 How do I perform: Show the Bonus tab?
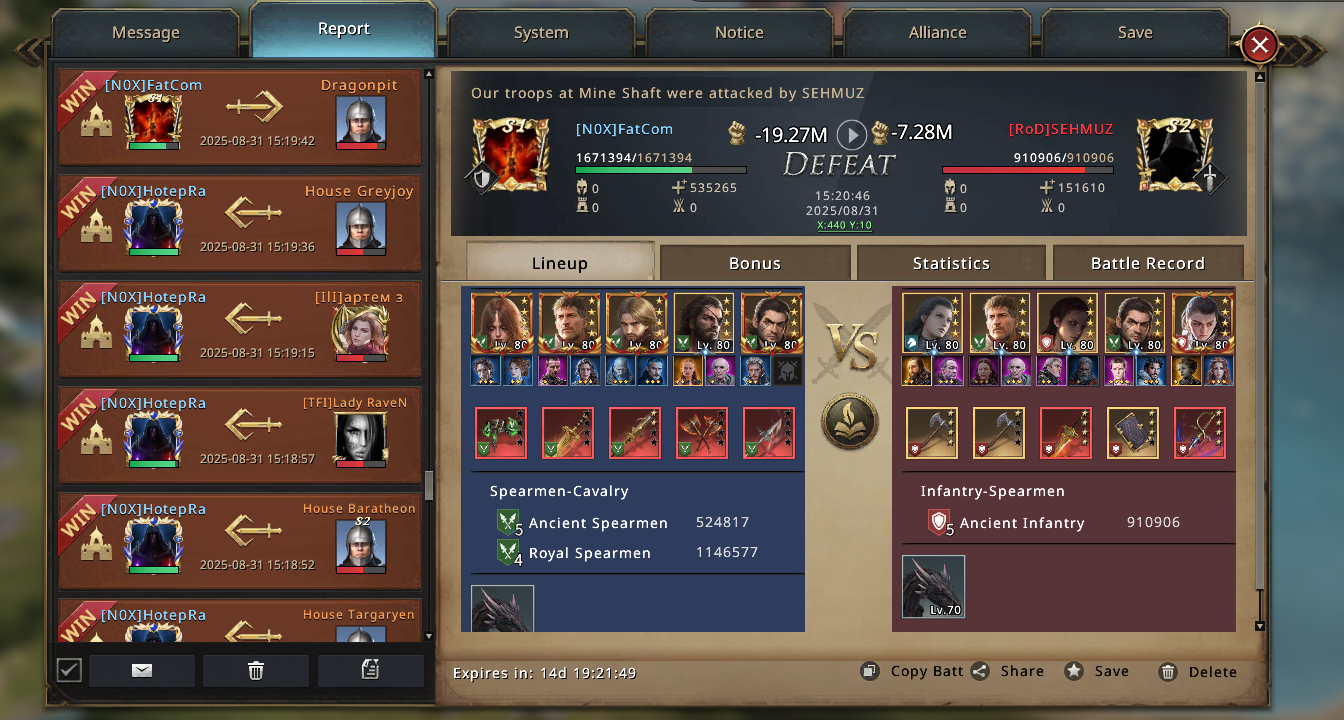click(x=755, y=263)
